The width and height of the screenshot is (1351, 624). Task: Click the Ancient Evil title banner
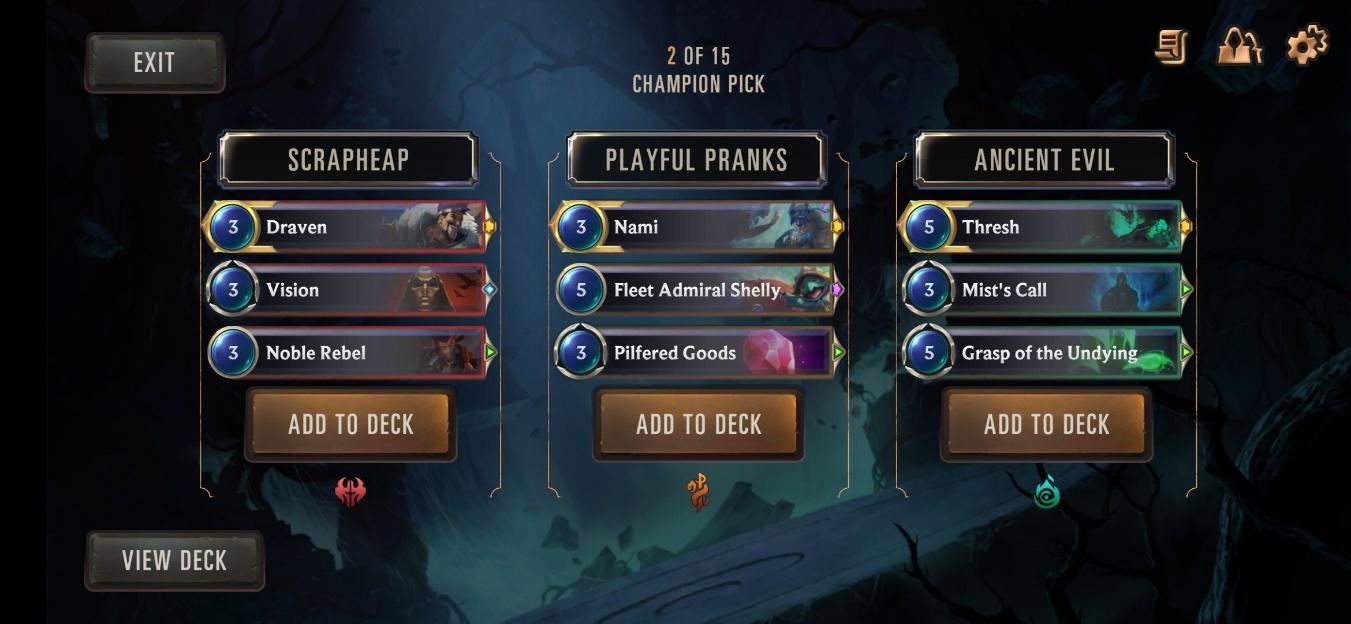tap(1044, 160)
